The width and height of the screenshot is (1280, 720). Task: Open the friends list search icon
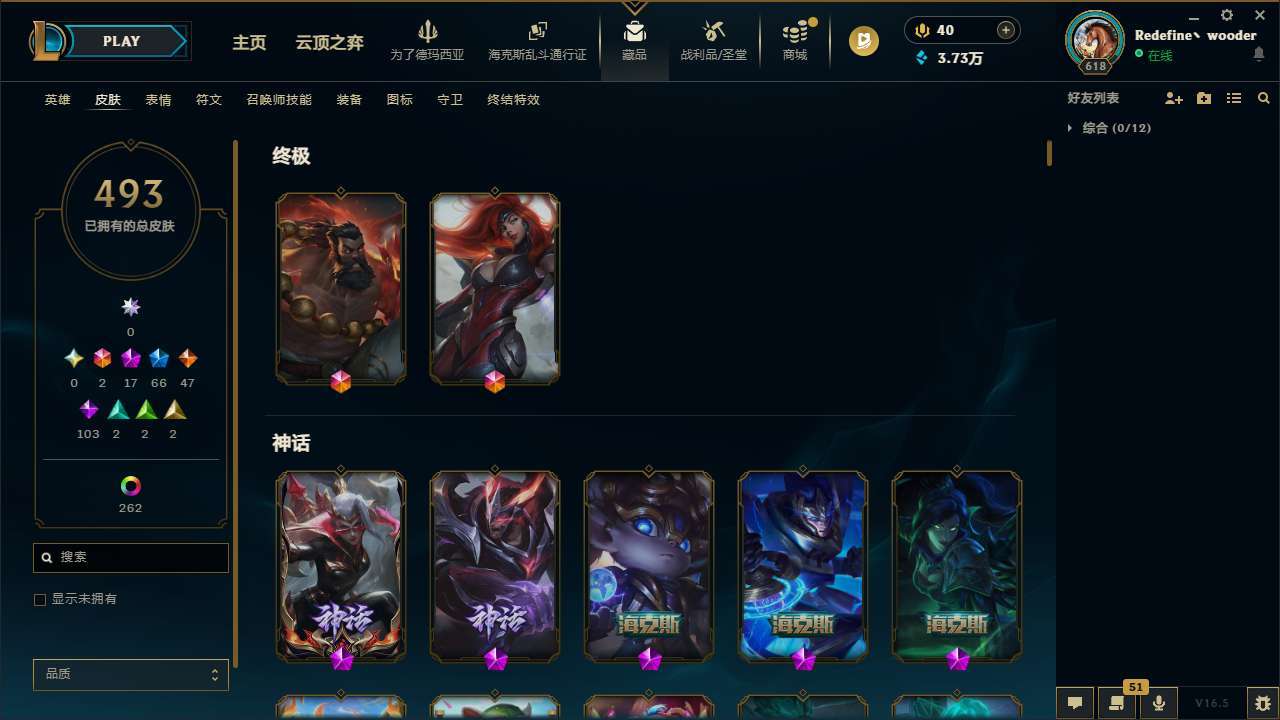(1264, 98)
